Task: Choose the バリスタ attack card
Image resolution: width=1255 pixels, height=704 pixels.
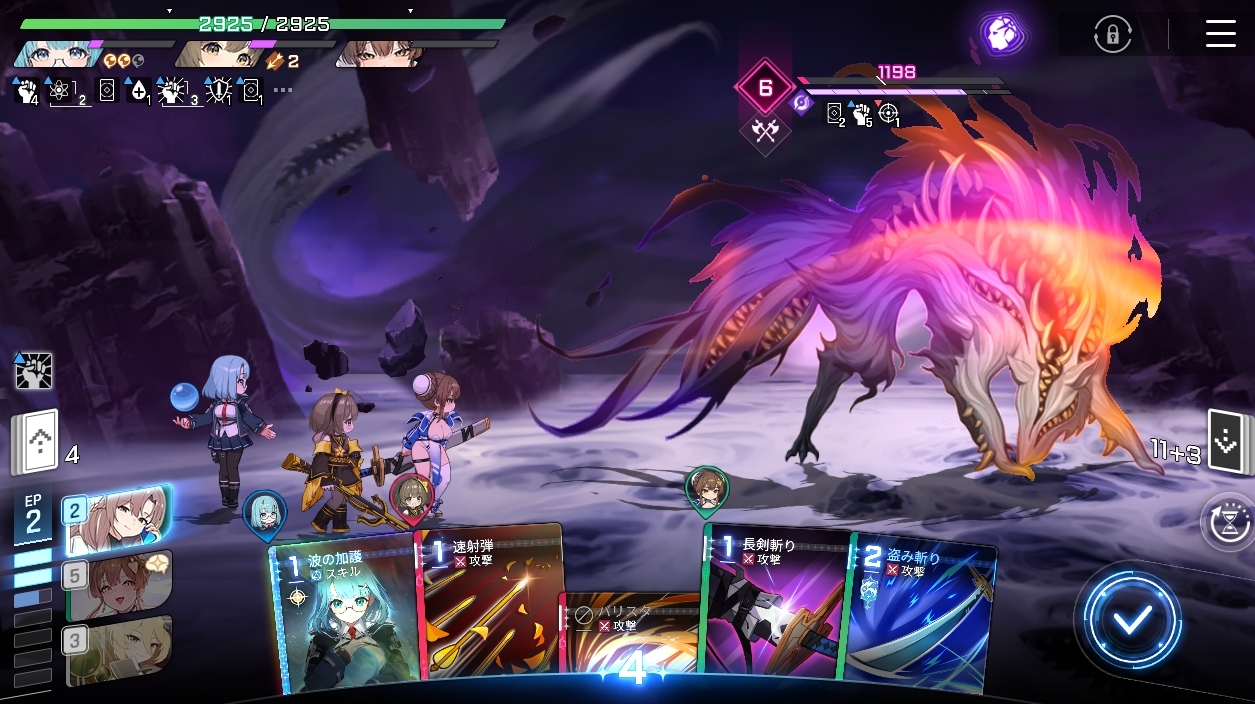Action: point(628,640)
